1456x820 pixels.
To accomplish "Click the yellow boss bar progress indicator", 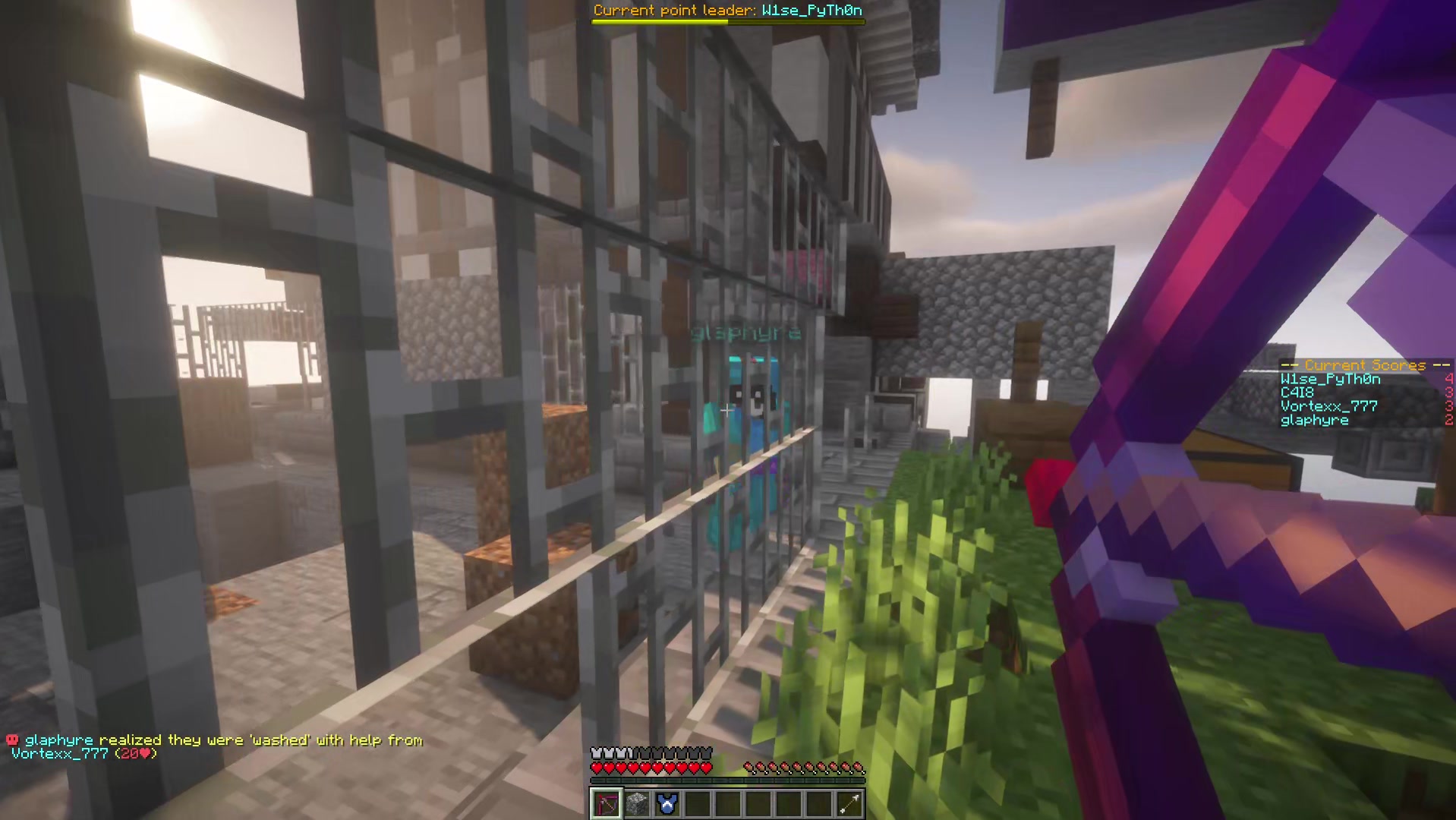I will click(x=658, y=24).
